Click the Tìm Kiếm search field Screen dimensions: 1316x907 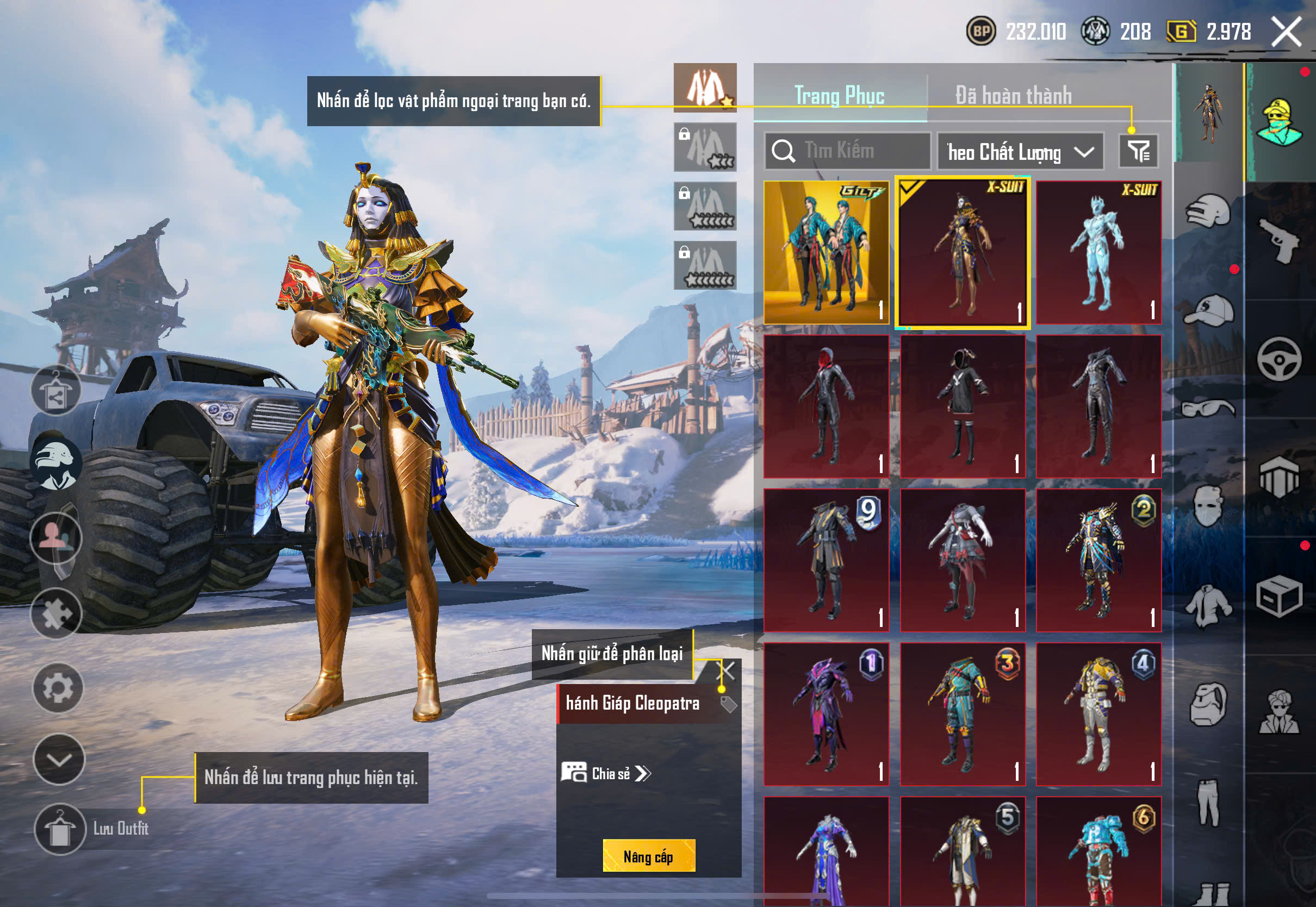pos(848,151)
